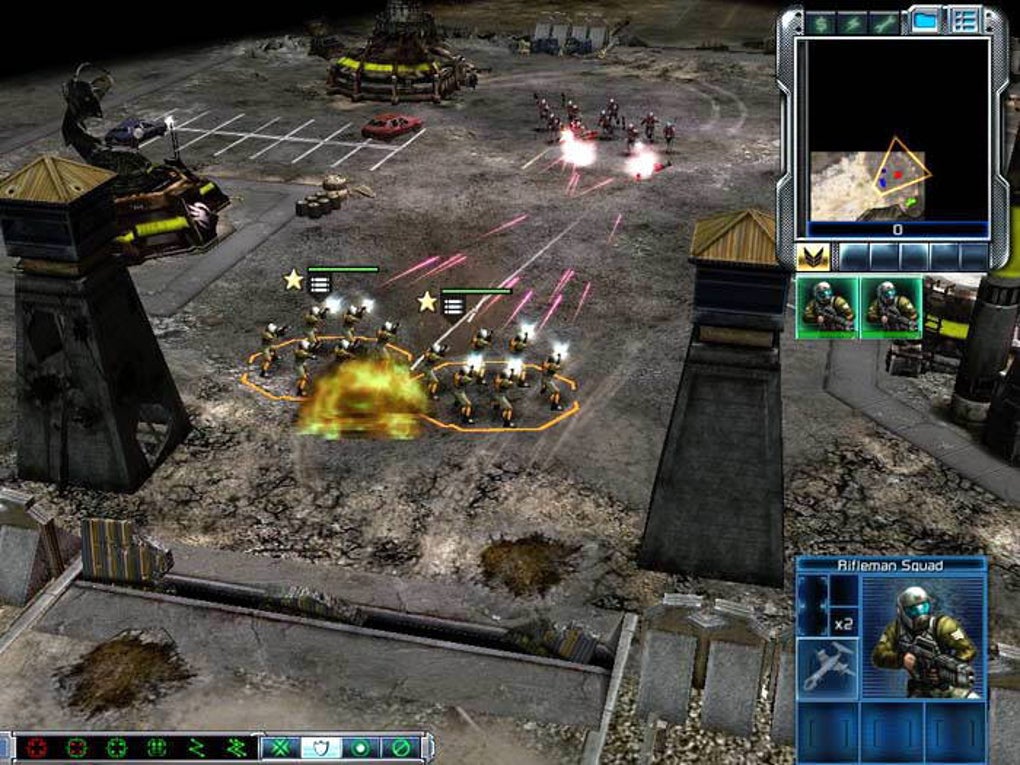The width and height of the screenshot is (1020, 765).
Task: Activate the lightning bolt power button
Action: [853, 22]
